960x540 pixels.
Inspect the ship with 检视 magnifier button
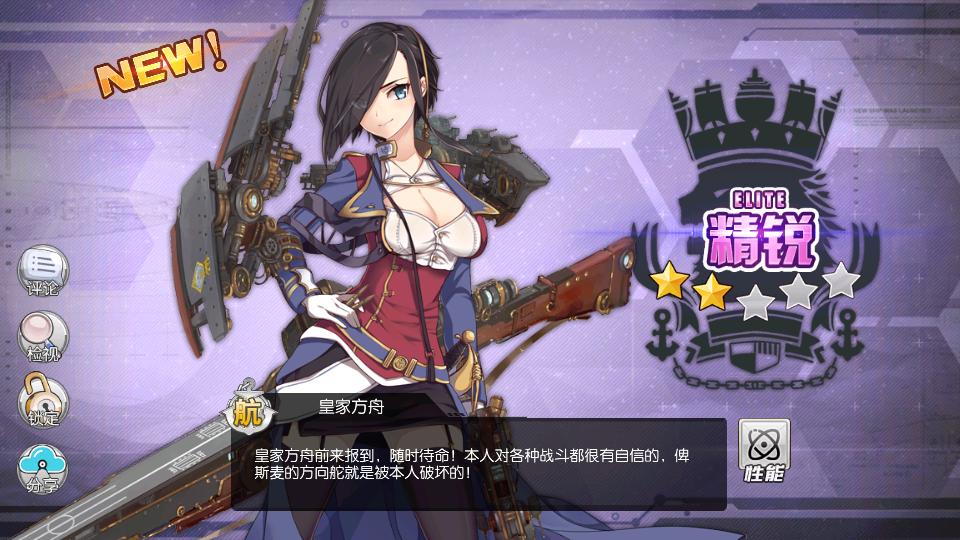43,336
